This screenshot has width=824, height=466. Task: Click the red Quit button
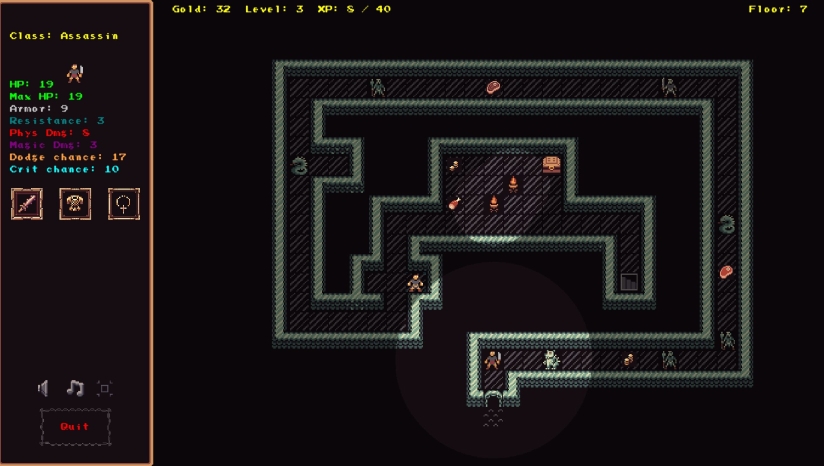[x=75, y=427]
